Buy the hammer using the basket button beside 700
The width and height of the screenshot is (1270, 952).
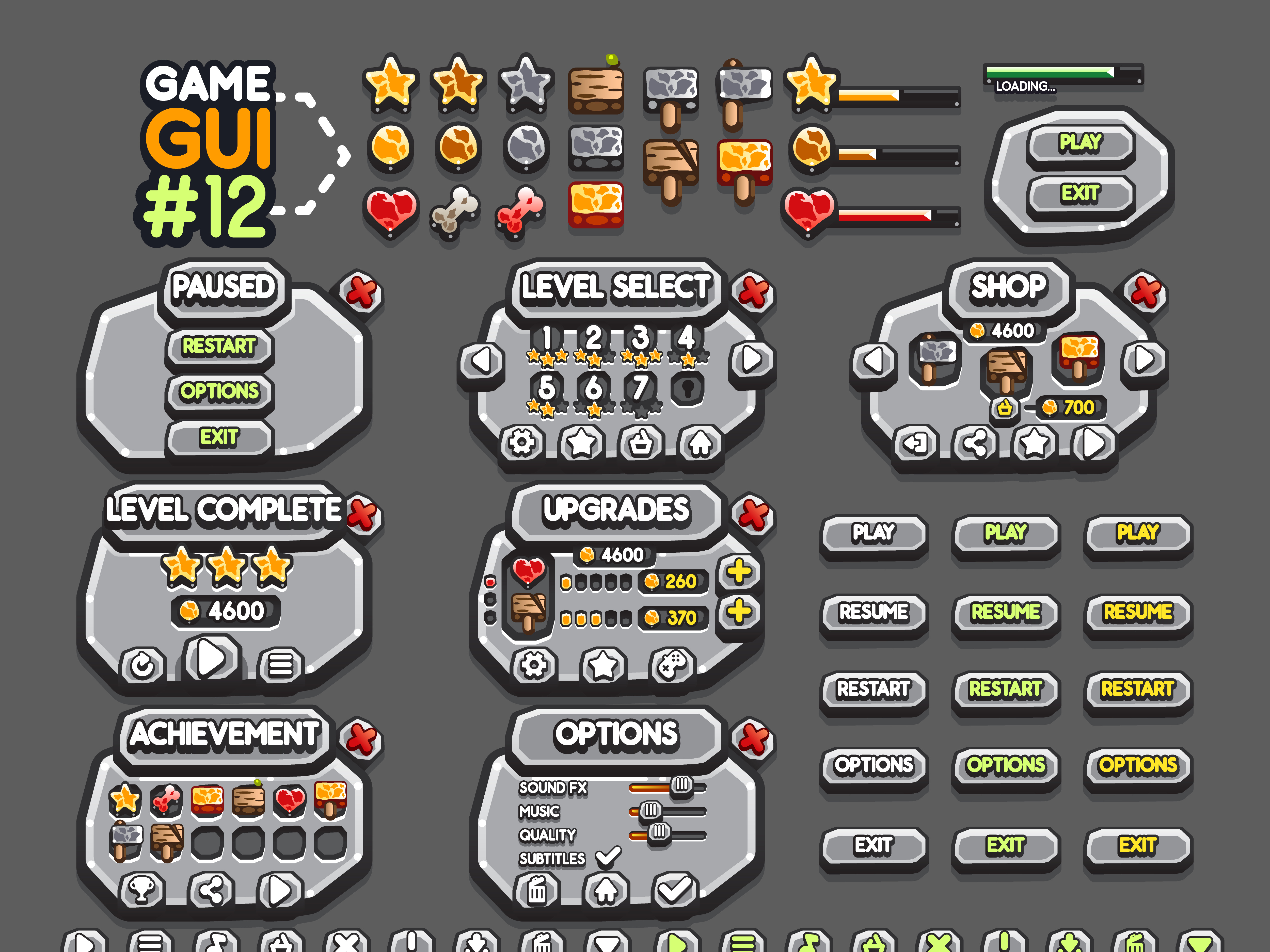(1004, 408)
